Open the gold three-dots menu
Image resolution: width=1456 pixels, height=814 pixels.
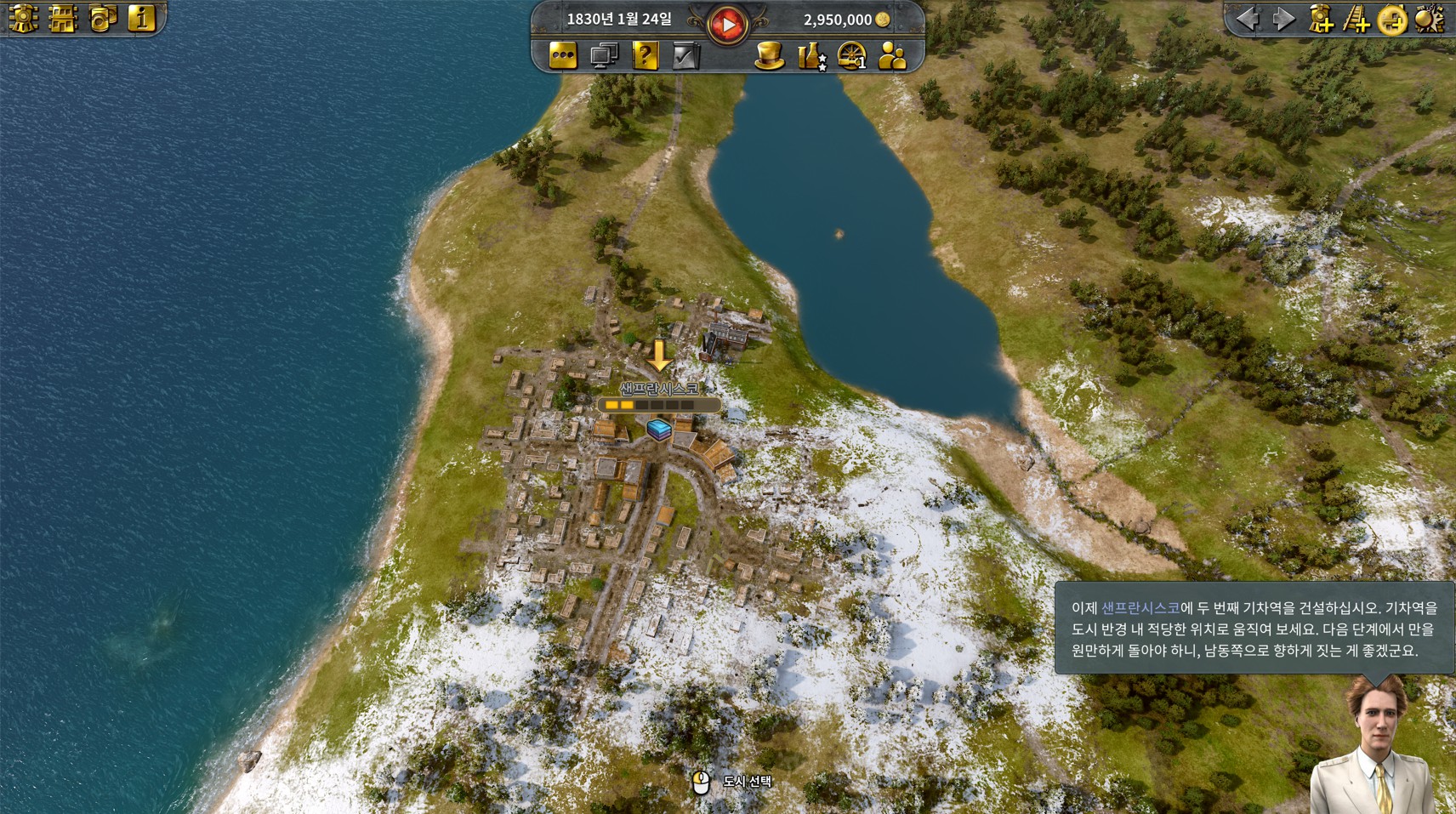pos(563,56)
